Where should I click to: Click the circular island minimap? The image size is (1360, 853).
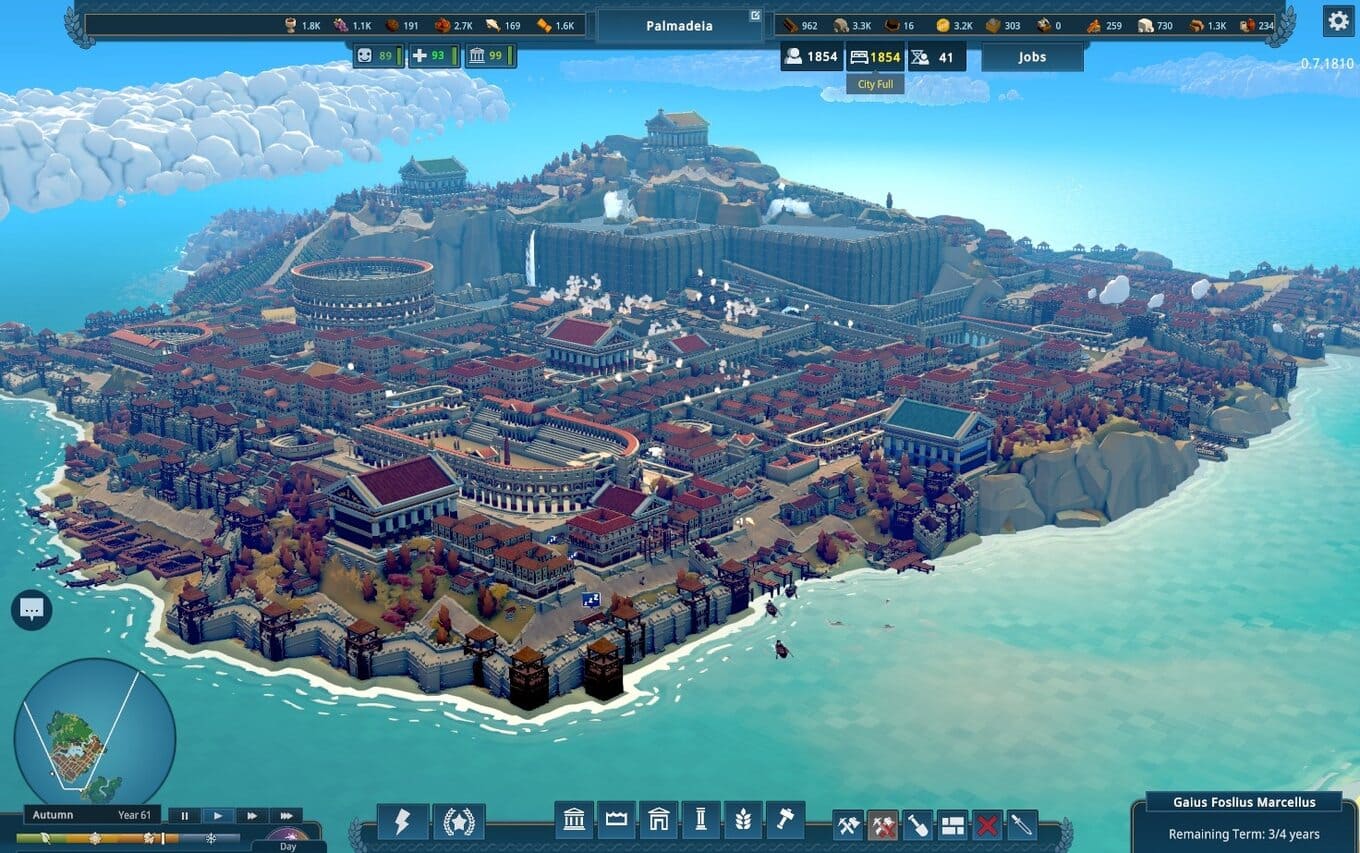tap(94, 737)
